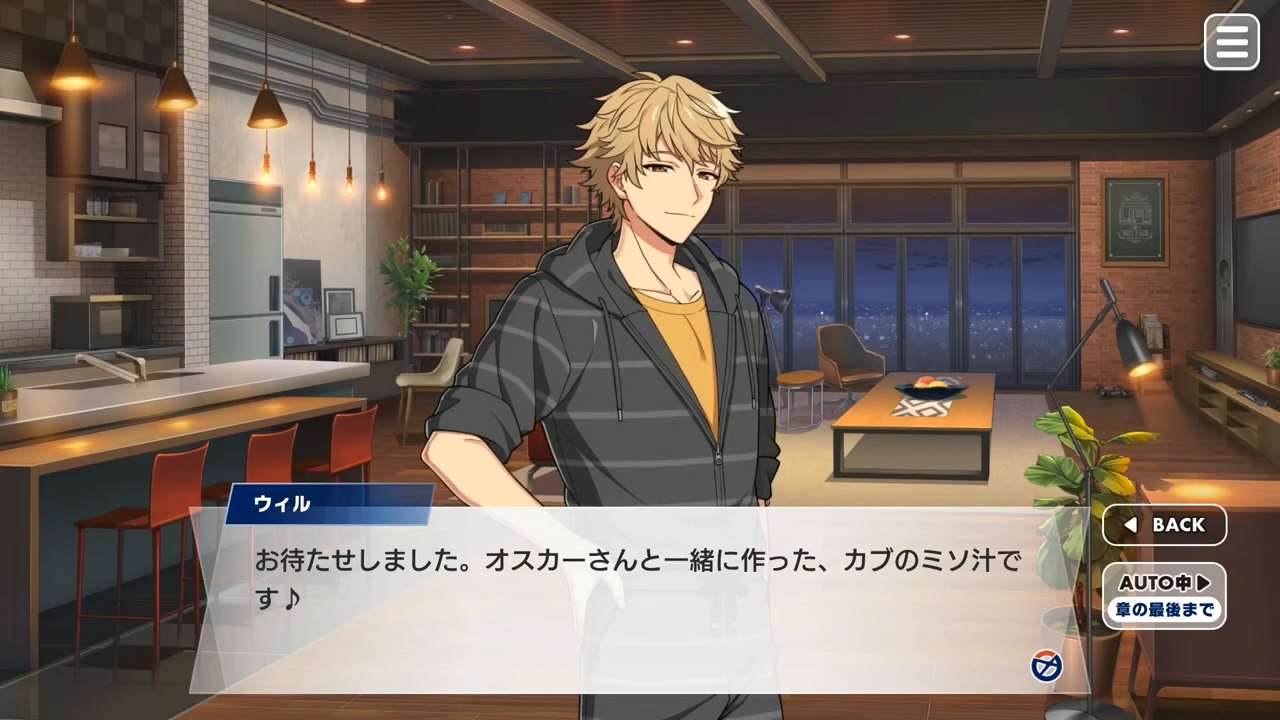Go to previous line with BACK
This screenshot has height=720, width=1280.
click(1164, 525)
